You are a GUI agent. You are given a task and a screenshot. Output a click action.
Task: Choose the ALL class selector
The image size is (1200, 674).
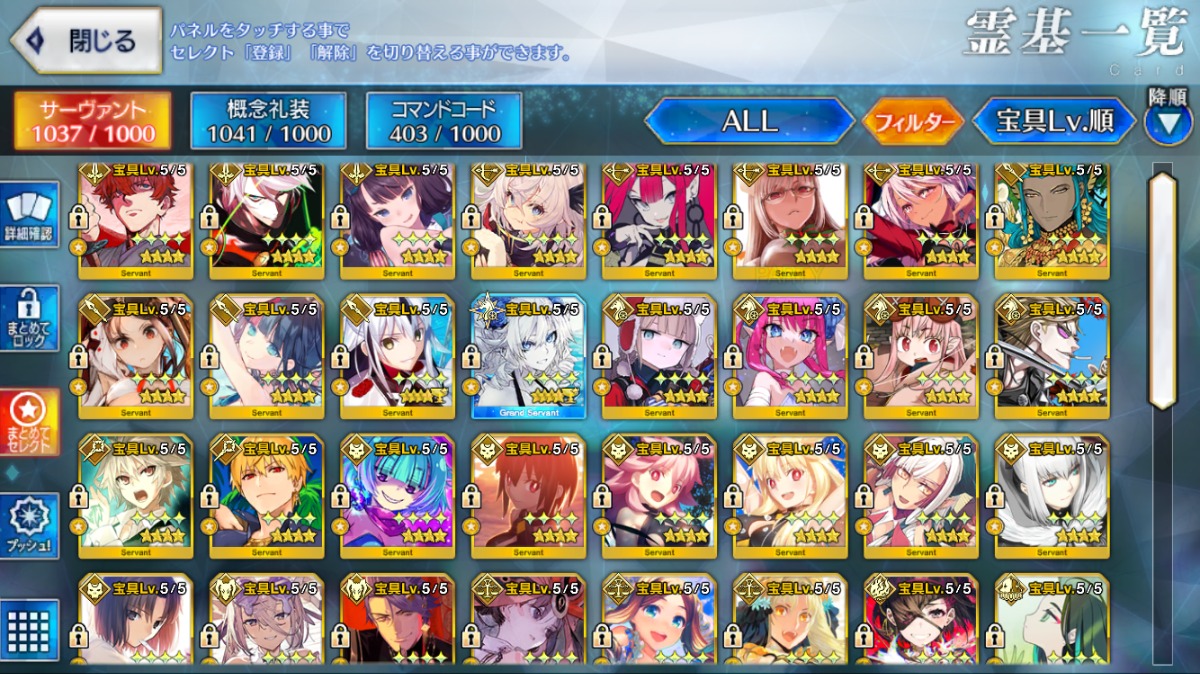point(749,122)
